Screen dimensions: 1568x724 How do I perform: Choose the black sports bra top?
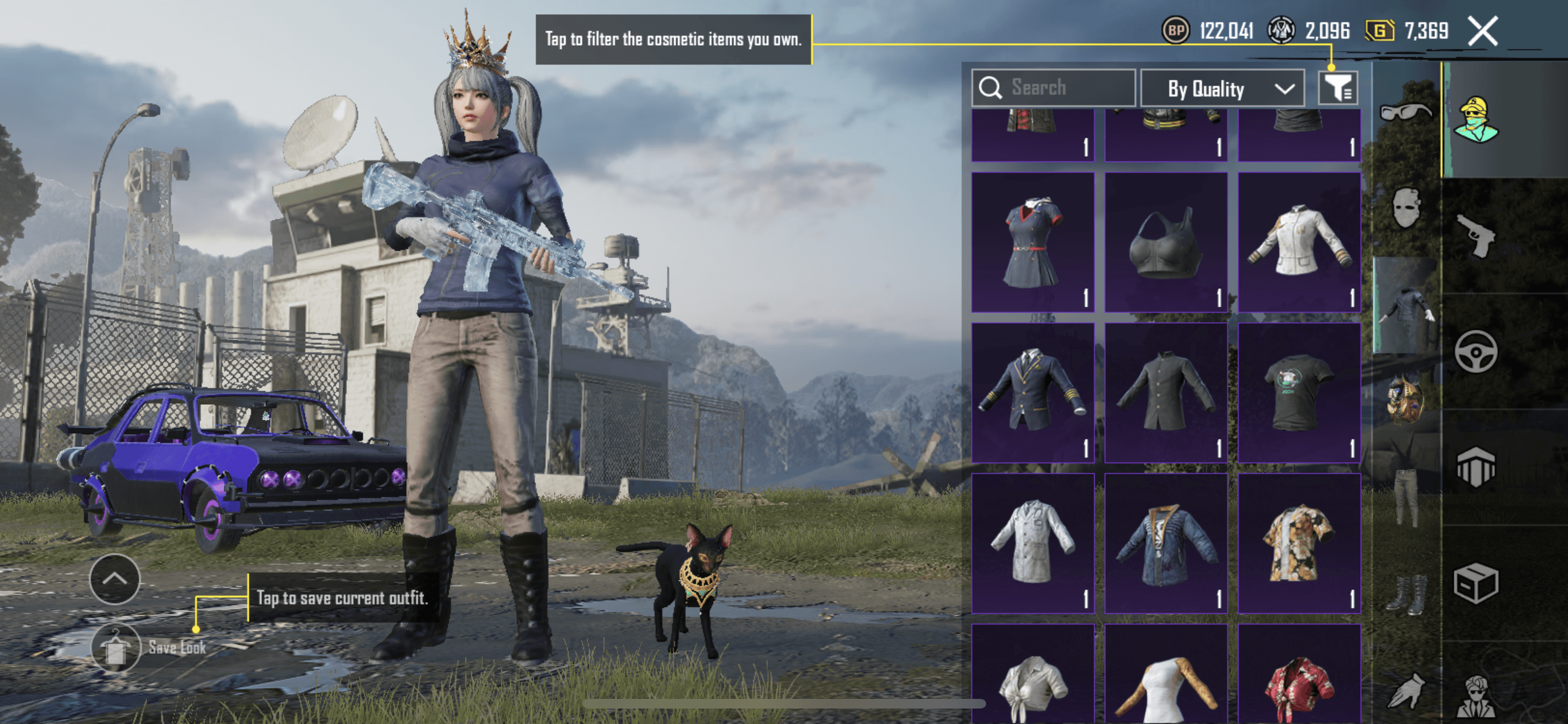point(1166,242)
